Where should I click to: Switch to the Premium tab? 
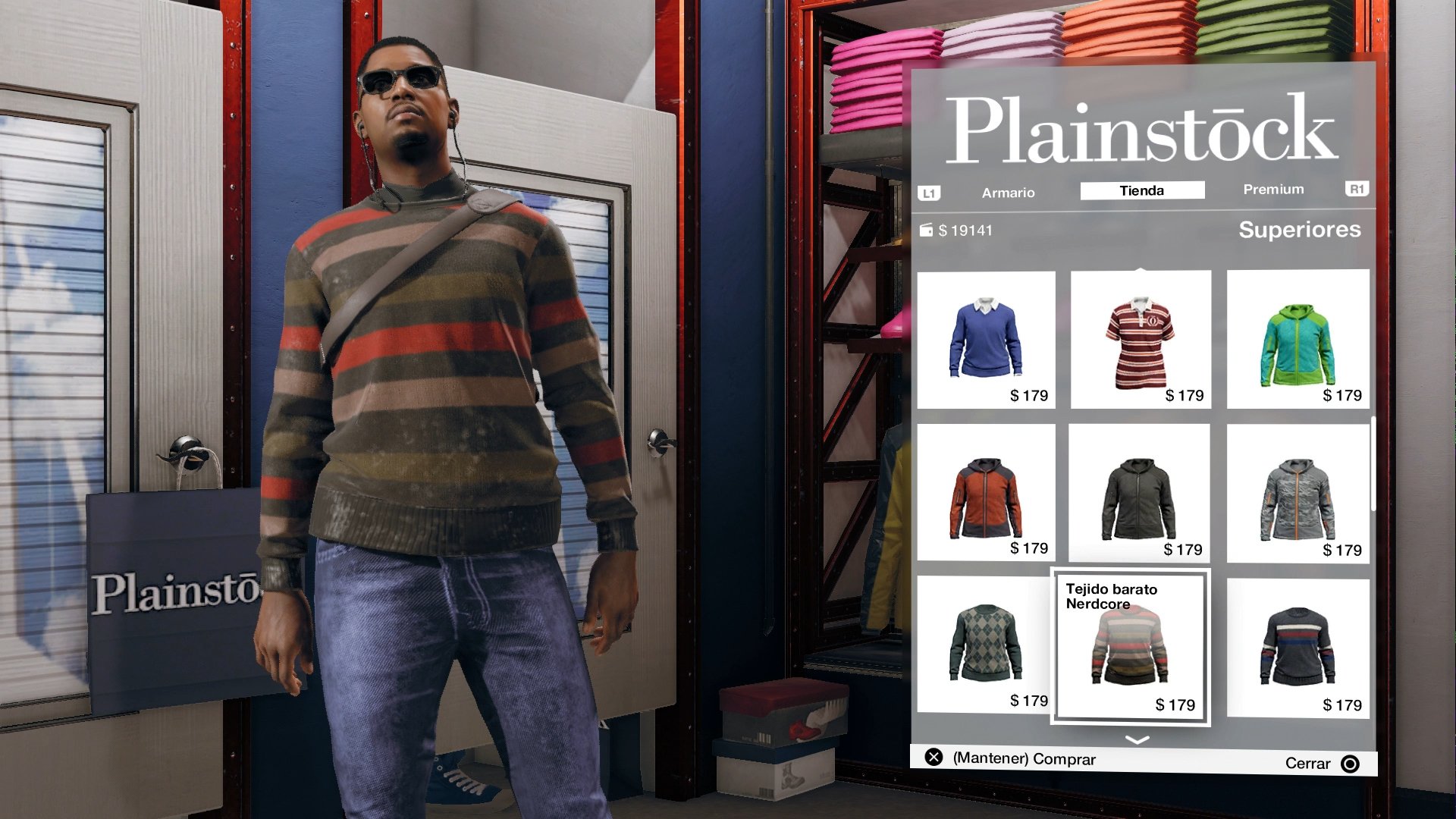(x=1272, y=190)
